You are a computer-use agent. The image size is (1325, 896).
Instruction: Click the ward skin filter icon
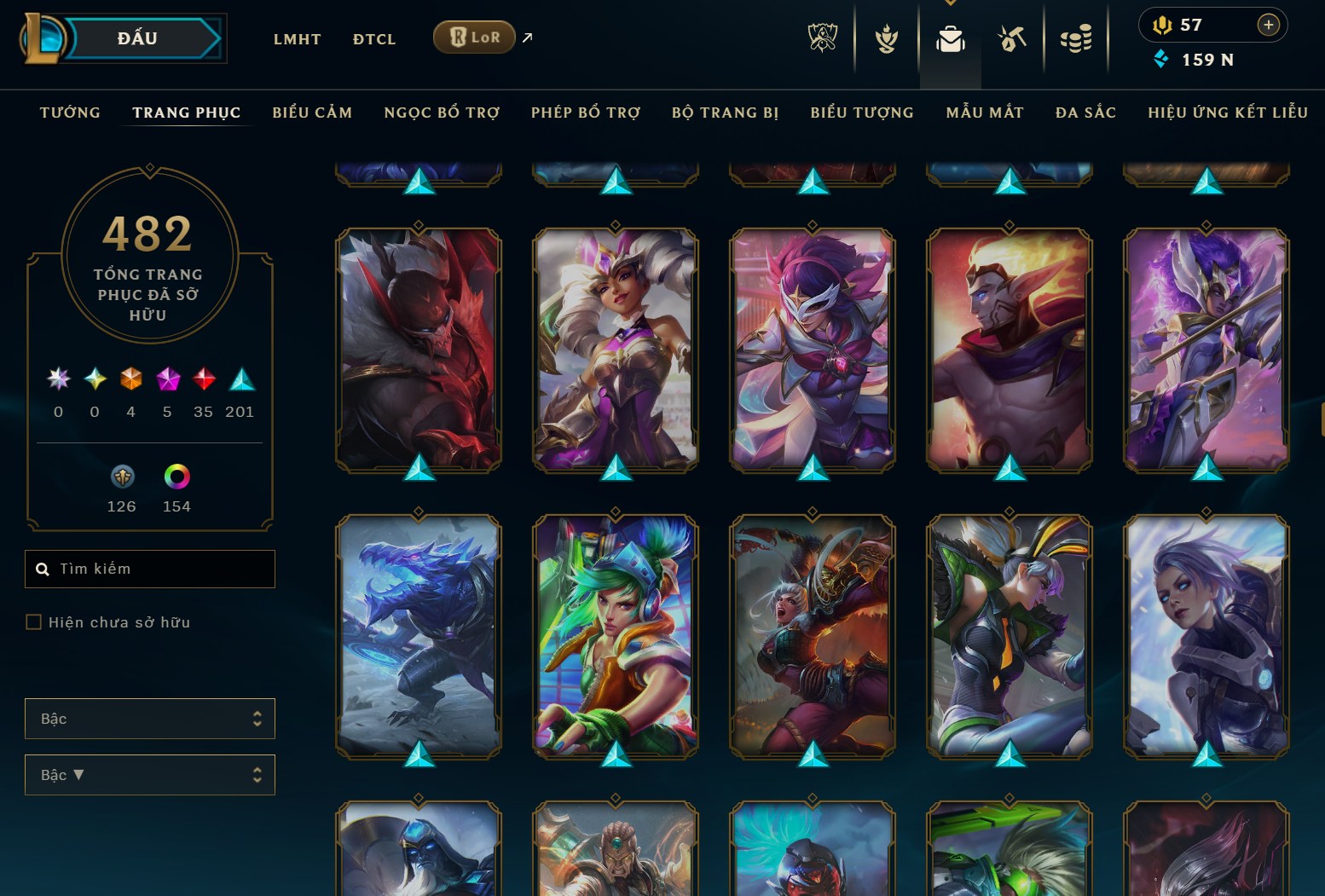122,477
